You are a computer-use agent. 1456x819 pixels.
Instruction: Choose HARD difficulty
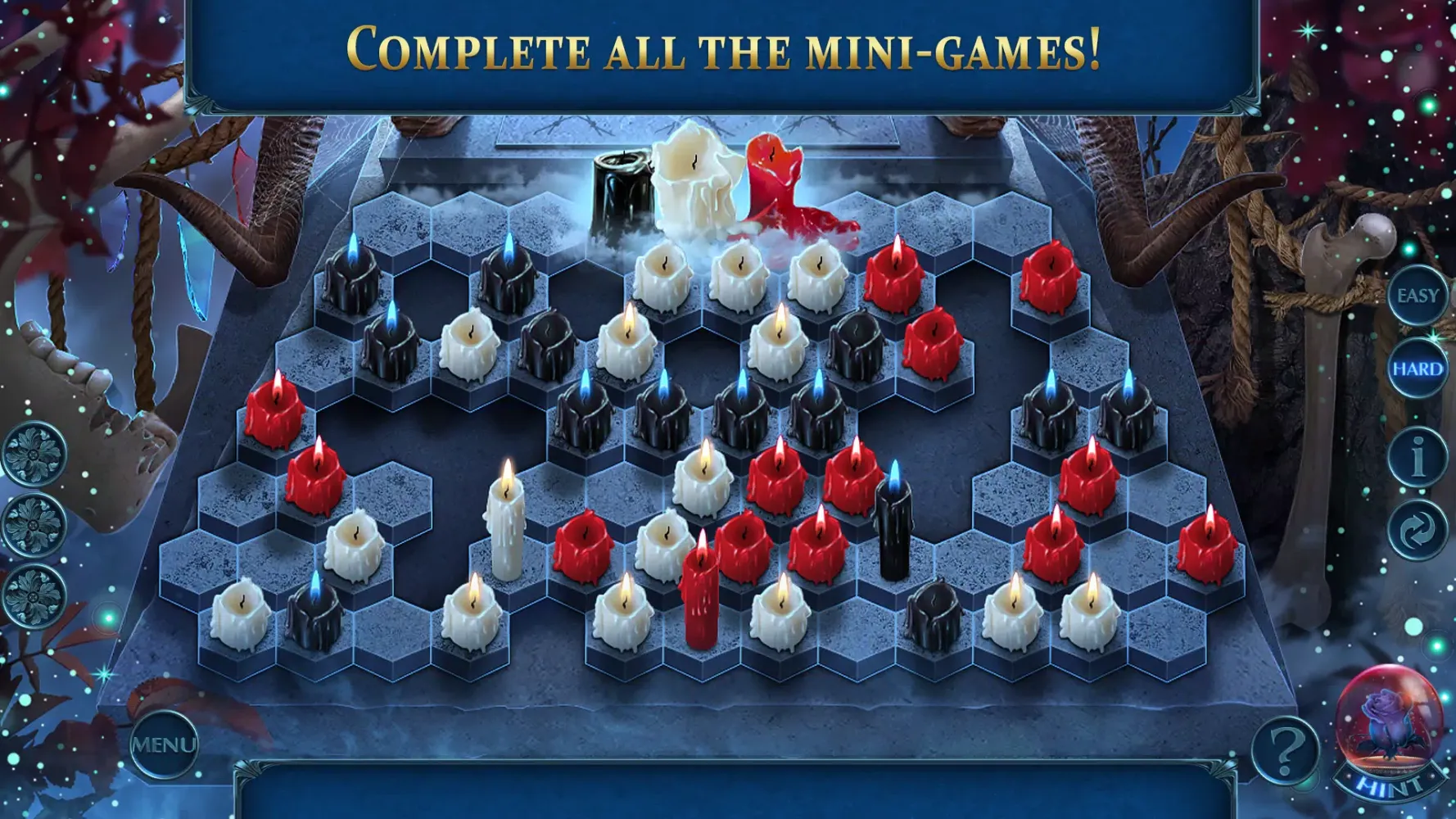[x=1419, y=369]
